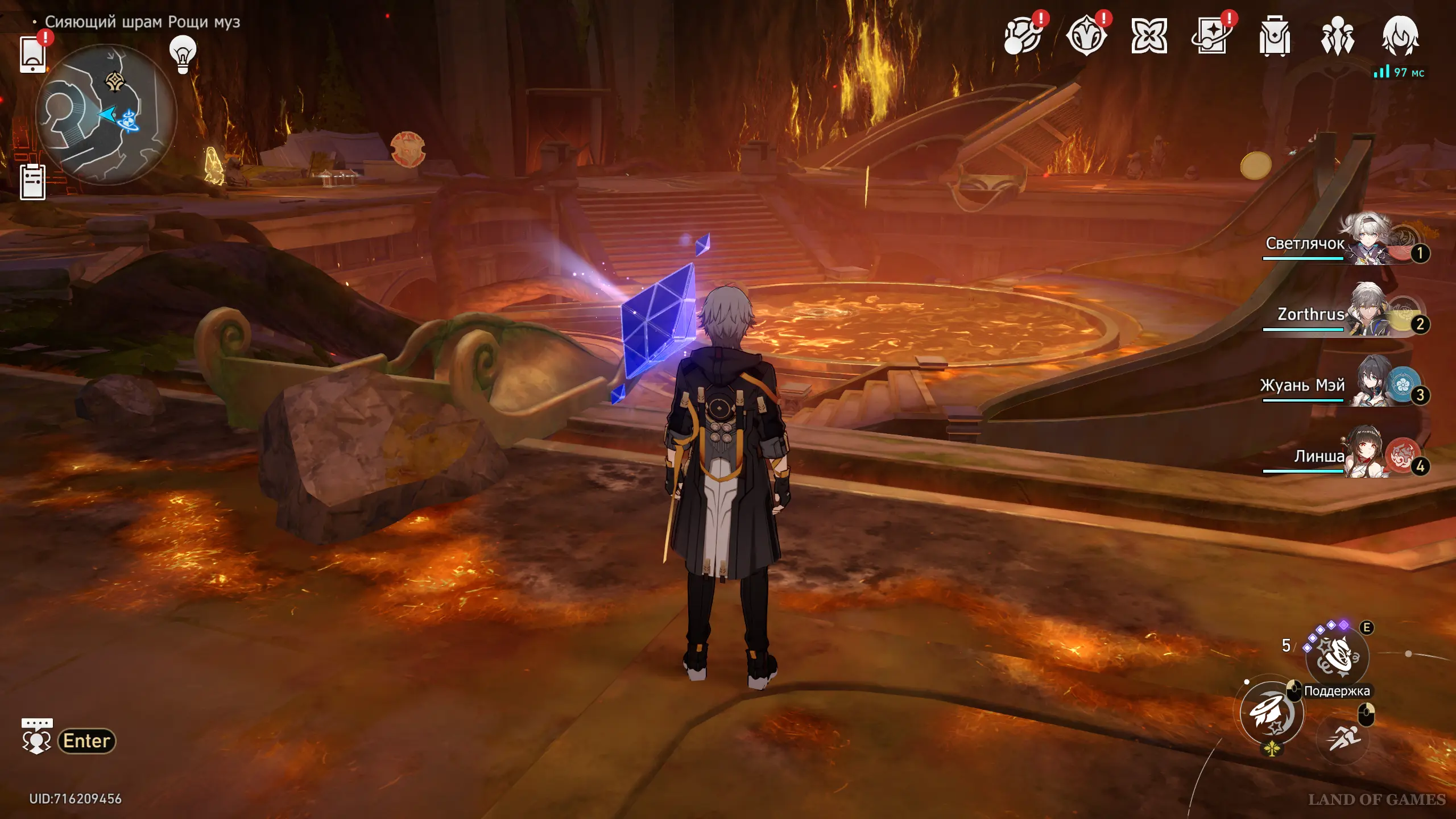Screen dimensions: 1456x819
Task: Open the character head profile icon
Action: [x=1400, y=36]
